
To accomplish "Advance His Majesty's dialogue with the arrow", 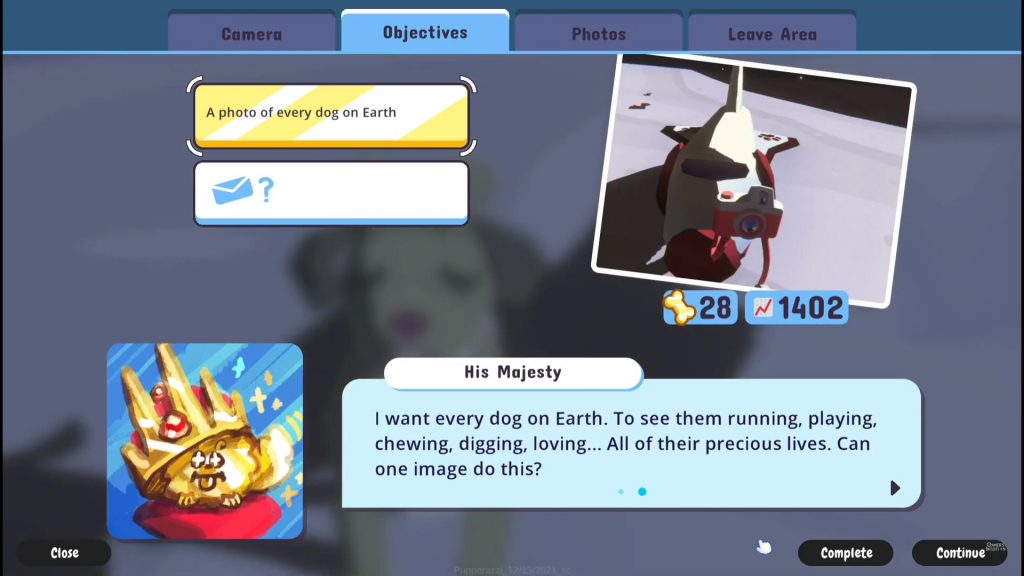I will pos(895,488).
